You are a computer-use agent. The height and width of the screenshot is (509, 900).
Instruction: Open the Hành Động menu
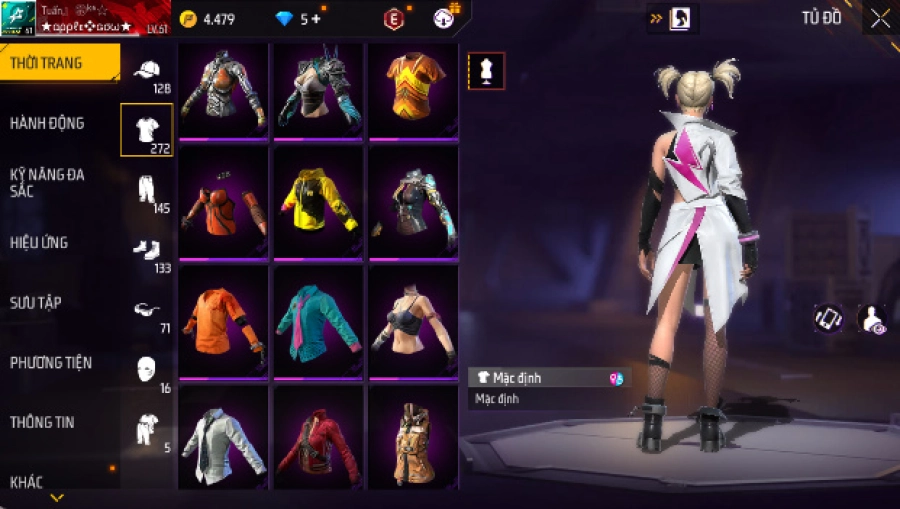(47, 123)
